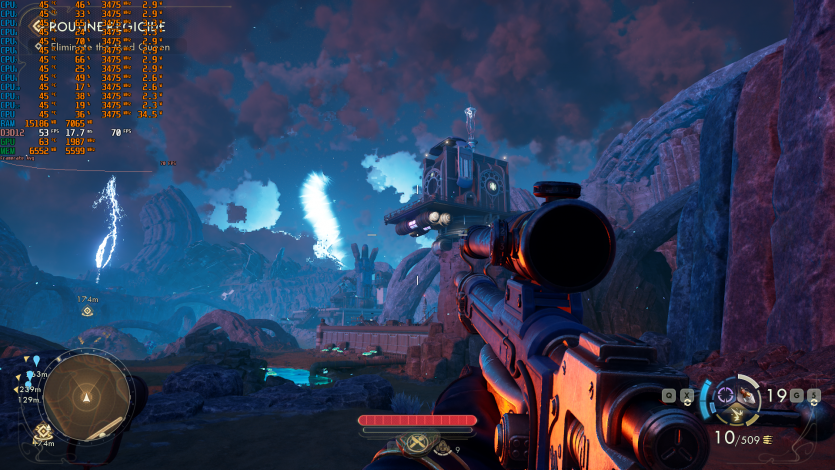Click the circular compass minimap

coord(86,396)
